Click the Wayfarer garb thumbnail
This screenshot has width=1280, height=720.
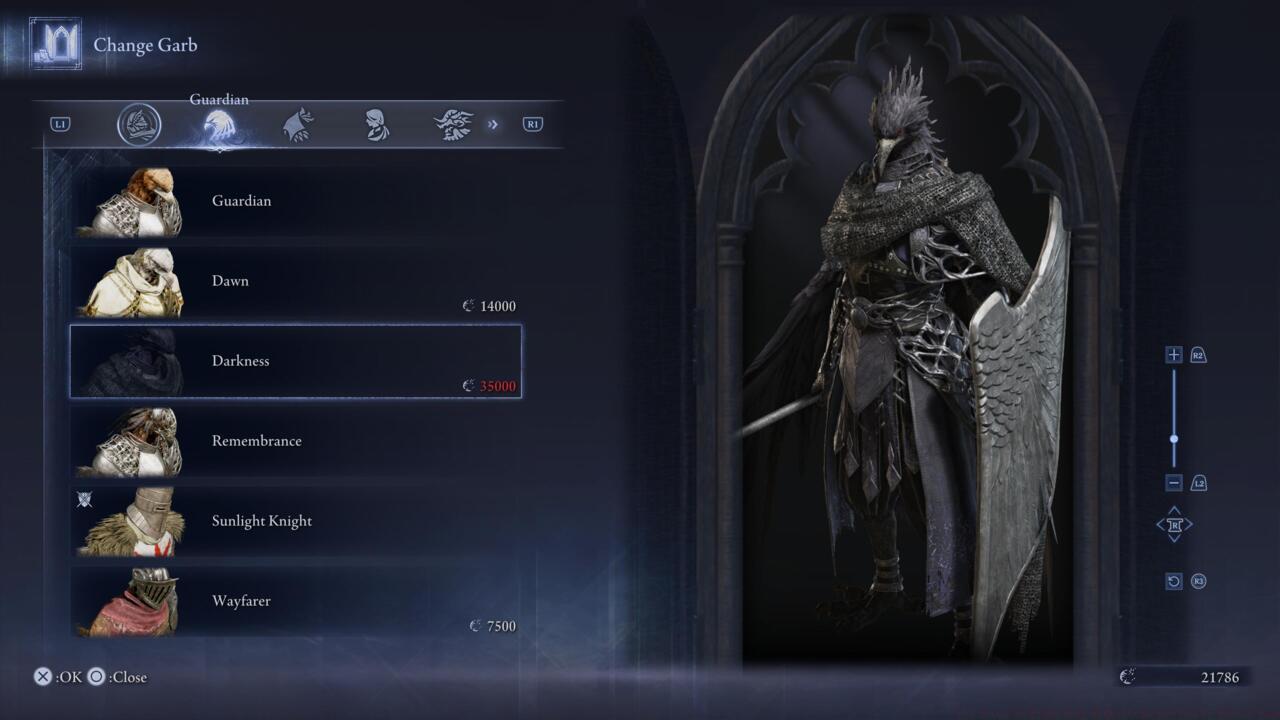(135, 601)
